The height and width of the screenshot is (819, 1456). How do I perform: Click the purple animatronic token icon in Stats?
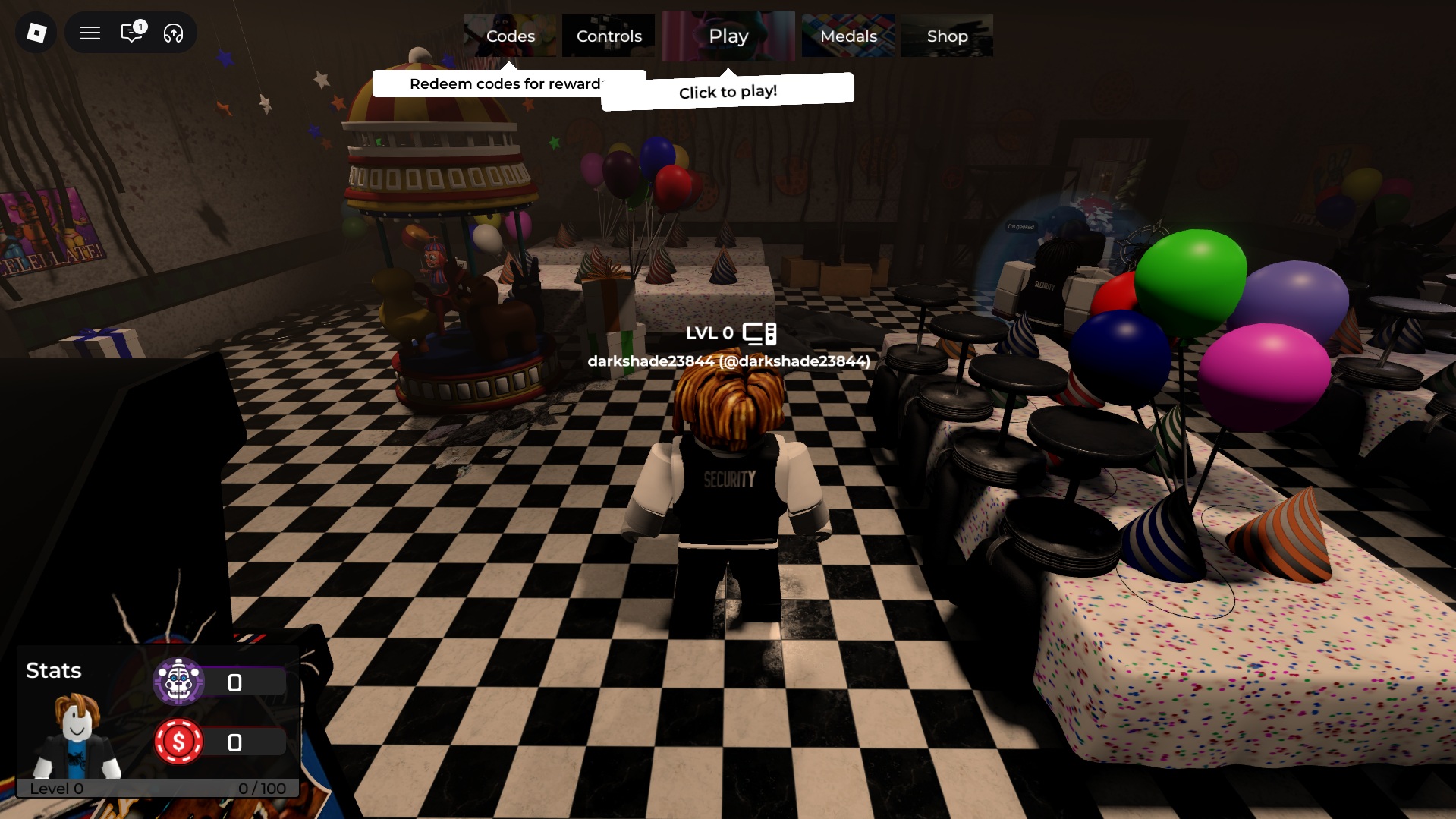(180, 682)
